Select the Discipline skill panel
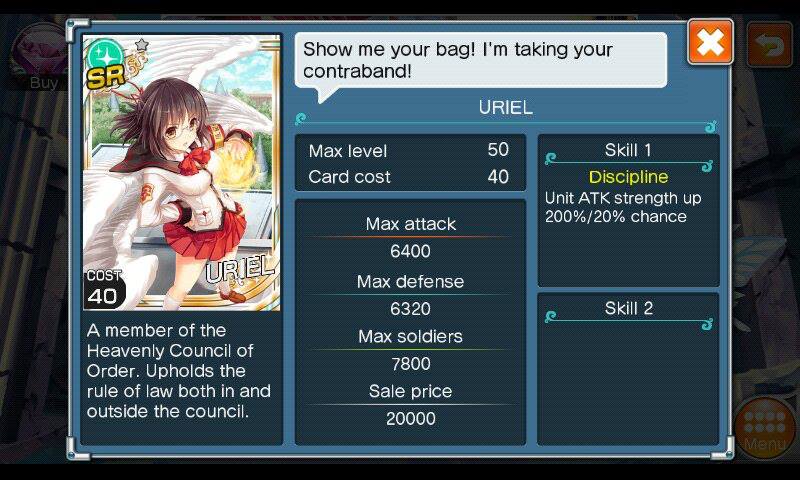The image size is (800, 480). pyautogui.click(x=628, y=210)
